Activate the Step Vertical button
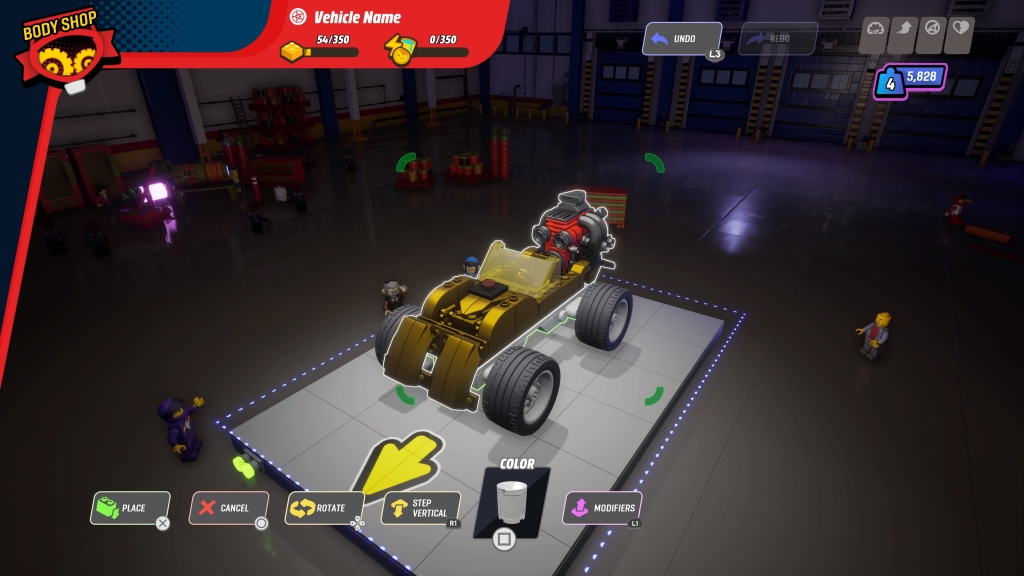This screenshot has width=1024, height=576. coord(421,508)
